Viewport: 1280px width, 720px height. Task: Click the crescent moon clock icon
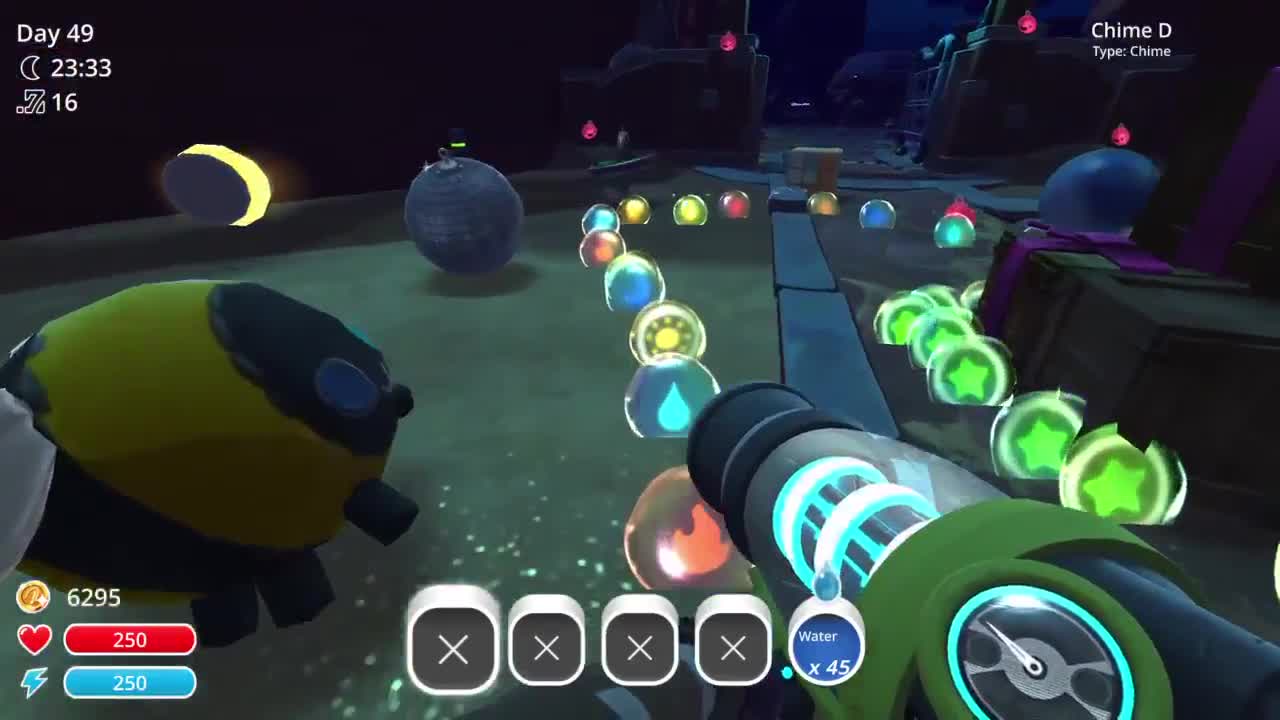tap(30, 69)
